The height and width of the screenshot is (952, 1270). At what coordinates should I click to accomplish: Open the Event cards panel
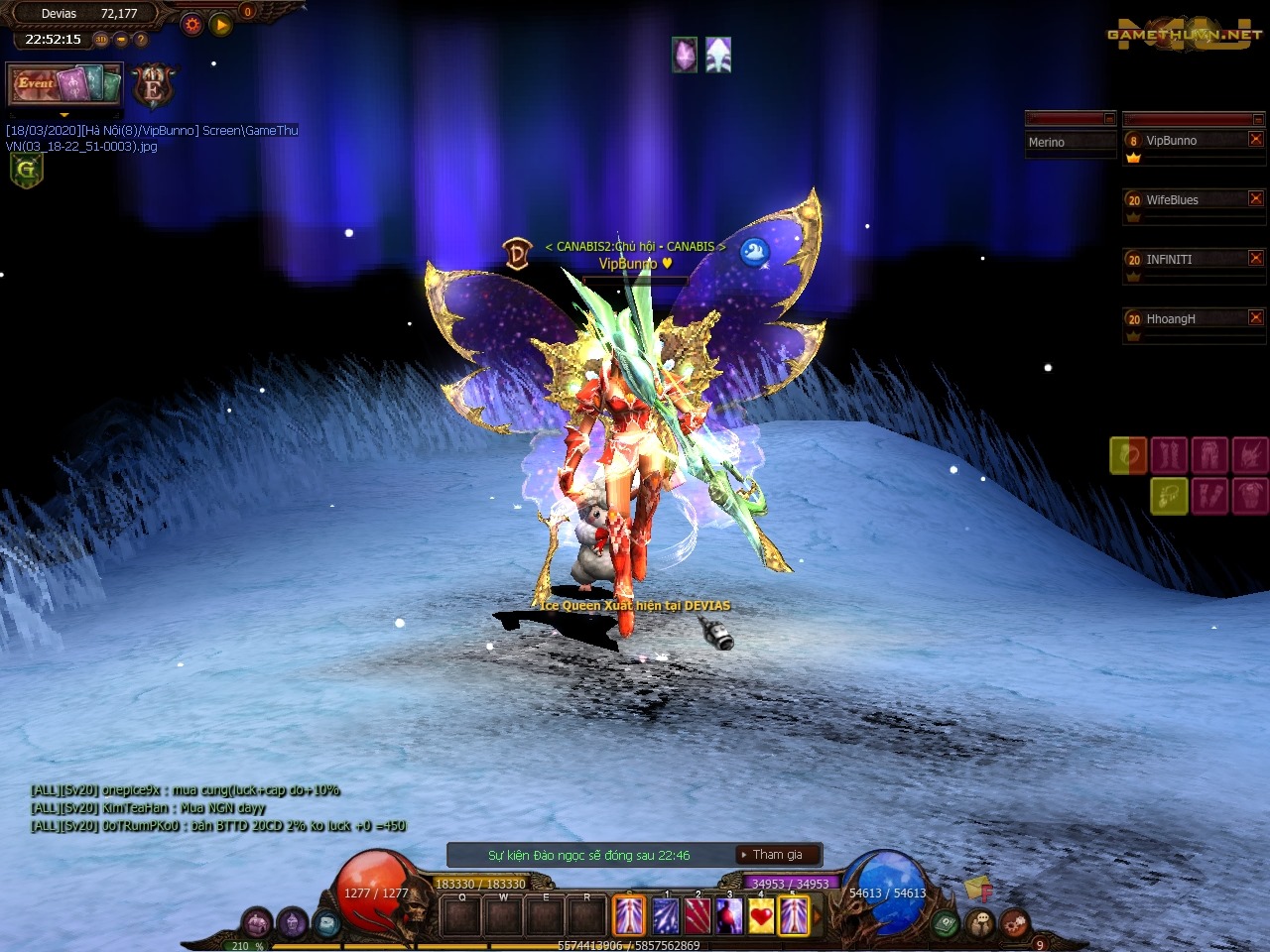point(64,84)
